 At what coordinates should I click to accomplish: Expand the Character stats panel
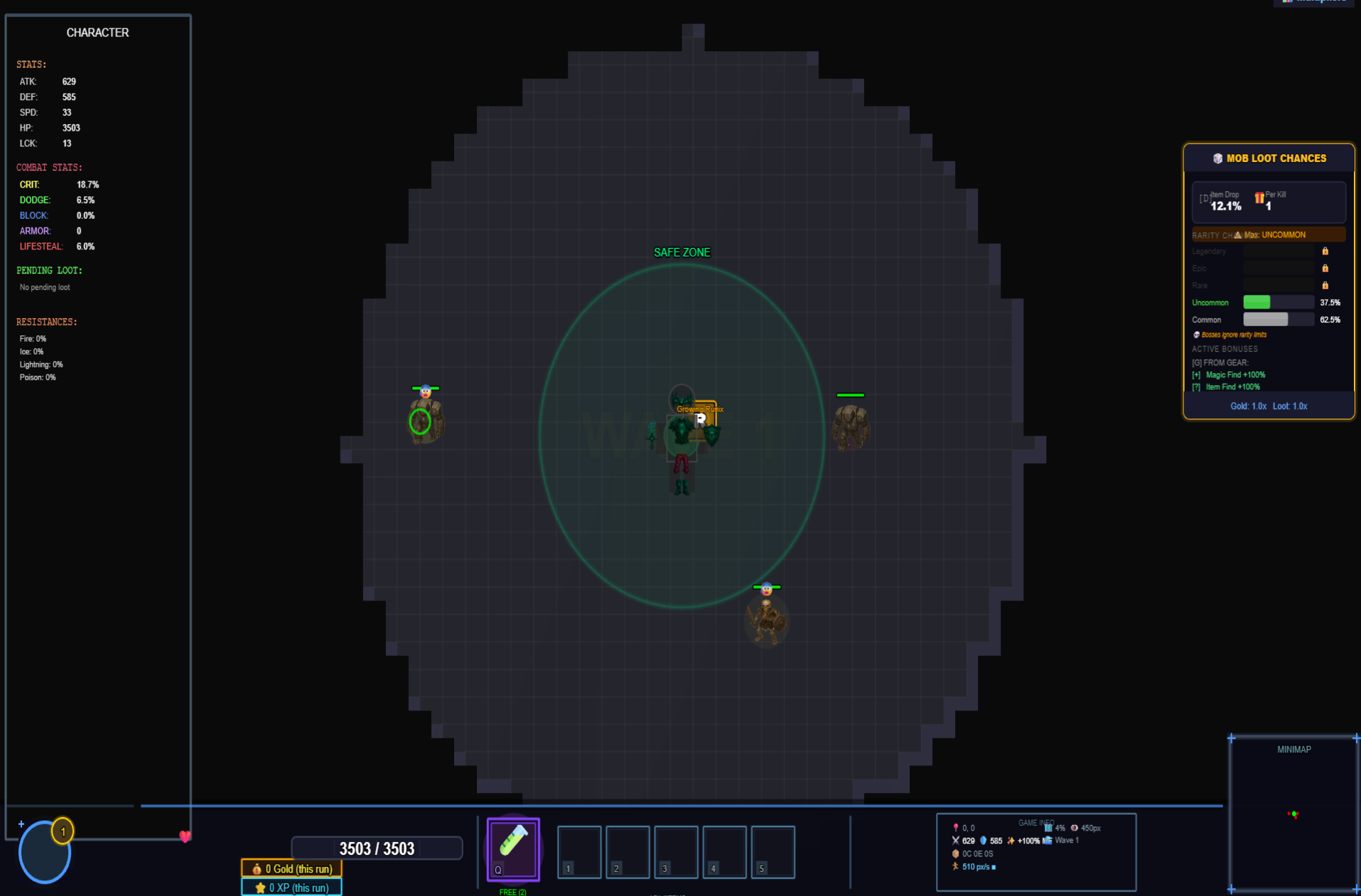(x=97, y=32)
